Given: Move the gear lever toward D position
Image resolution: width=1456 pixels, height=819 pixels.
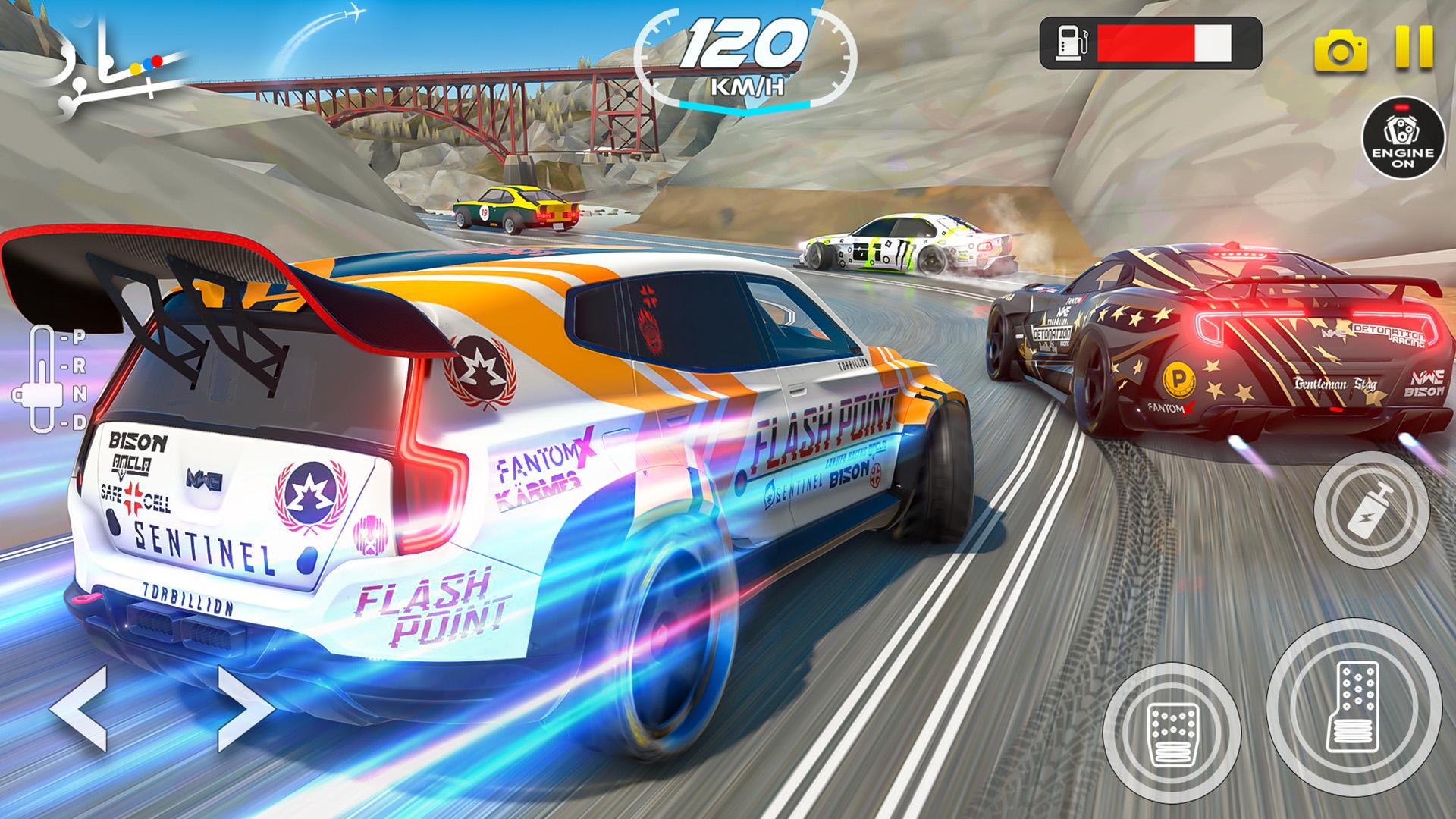Looking at the screenshot, I should pos(80,422).
